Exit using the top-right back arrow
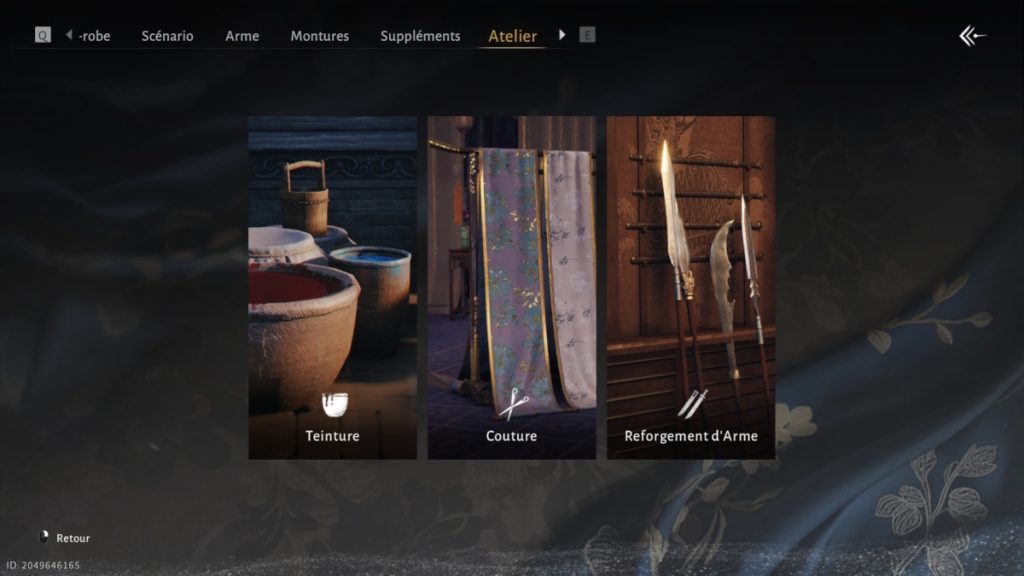Image resolution: width=1024 pixels, height=576 pixels. point(972,36)
